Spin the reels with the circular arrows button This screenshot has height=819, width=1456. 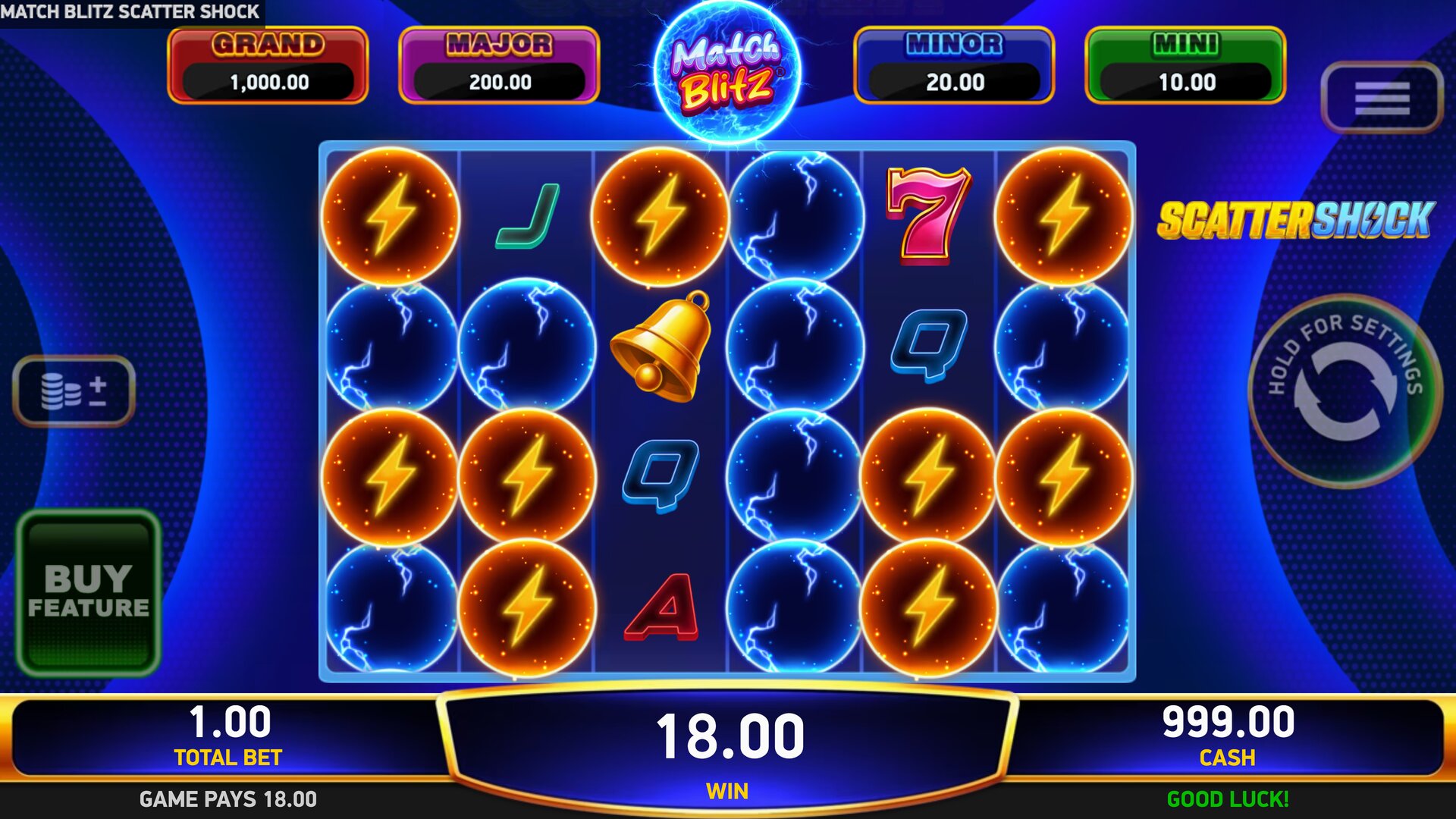(x=1345, y=391)
